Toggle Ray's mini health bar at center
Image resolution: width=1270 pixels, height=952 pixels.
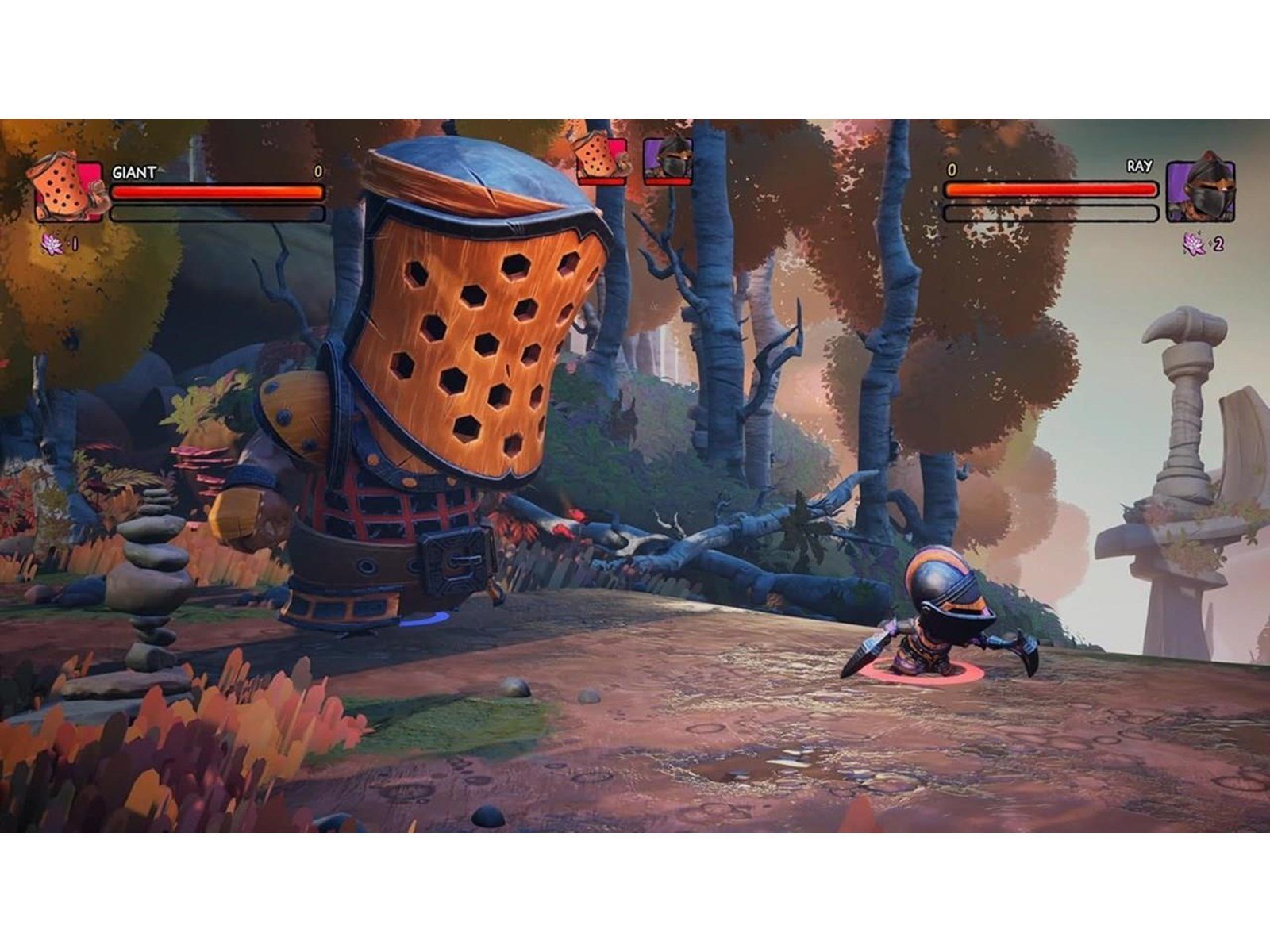[667, 181]
